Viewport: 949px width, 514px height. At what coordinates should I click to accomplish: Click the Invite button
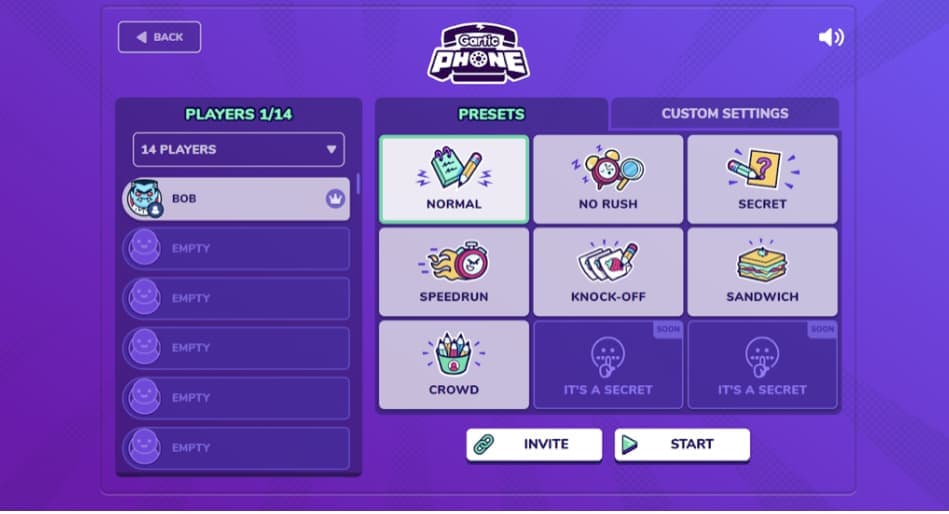(534, 445)
